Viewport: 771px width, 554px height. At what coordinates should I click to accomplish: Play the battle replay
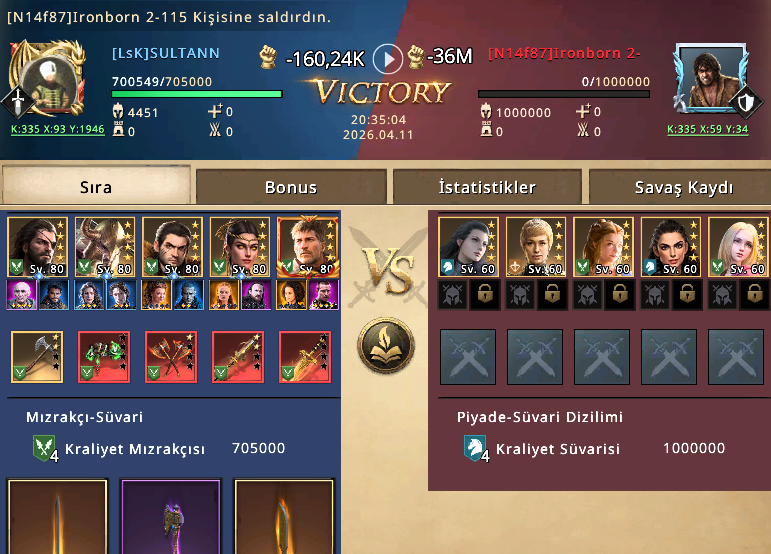click(388, 58)
